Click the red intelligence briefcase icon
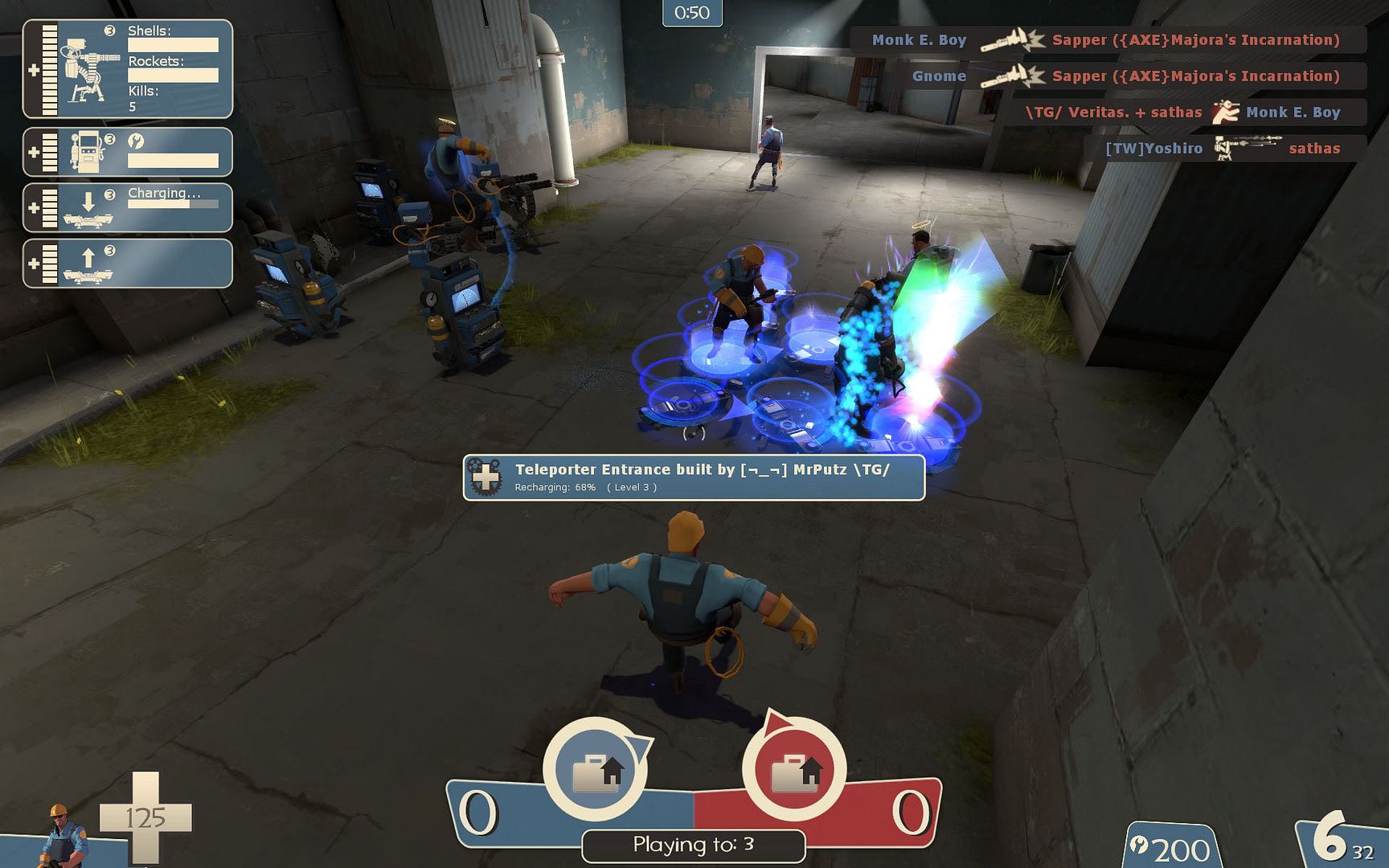 [x=794, y=770]
